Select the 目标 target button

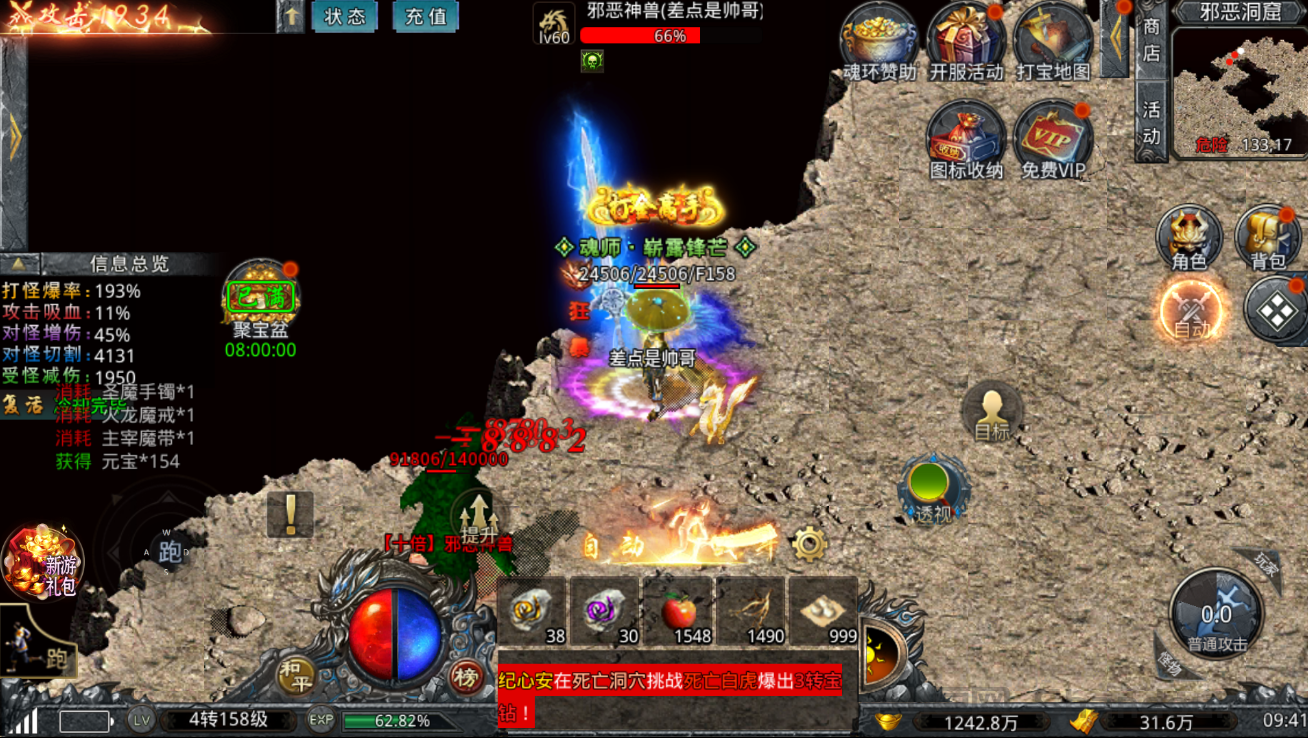click(x=991, y=413)
